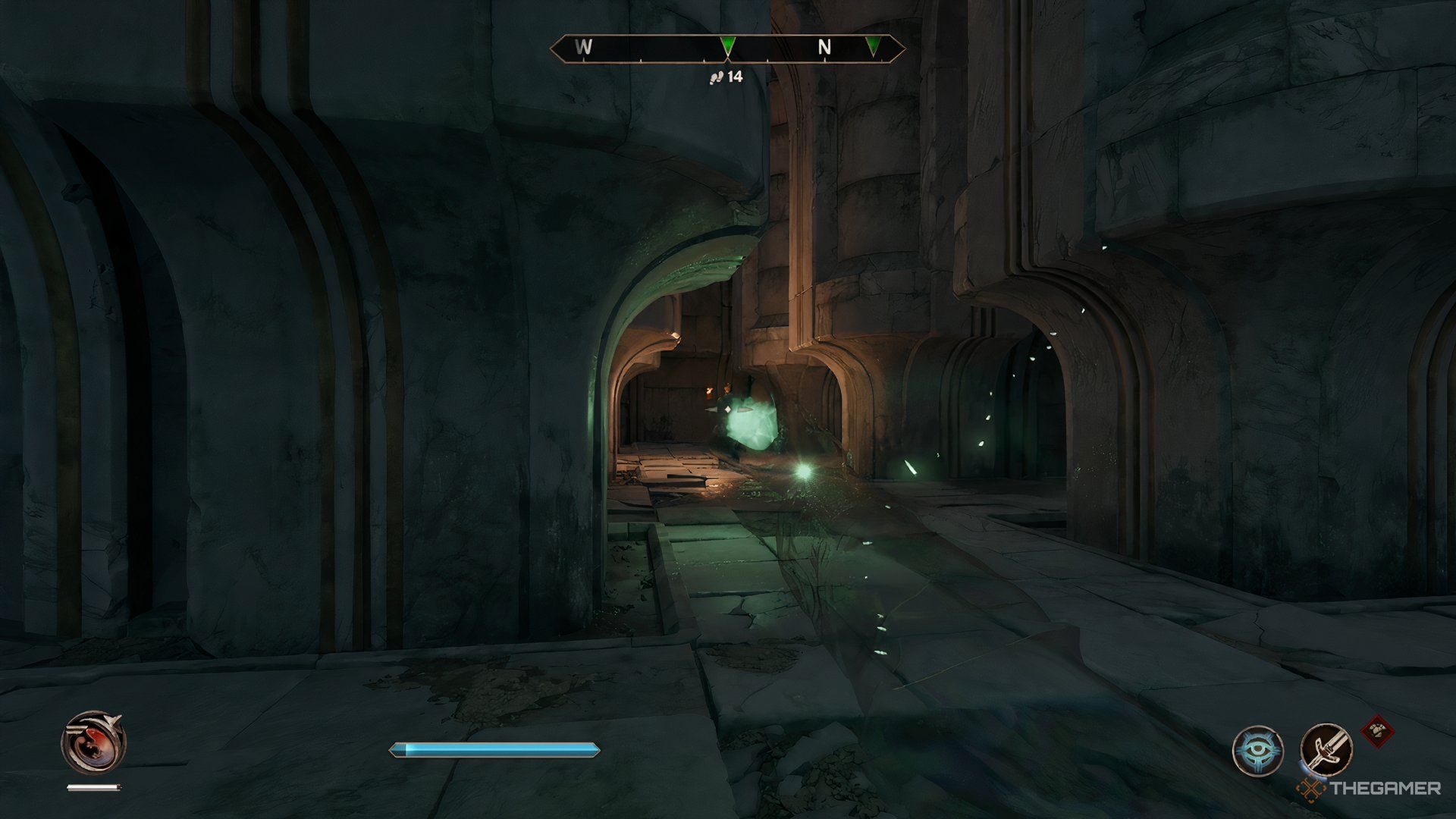1456x819 pixels.
Task: Click the round companion portrait icon
Action: 93,743
